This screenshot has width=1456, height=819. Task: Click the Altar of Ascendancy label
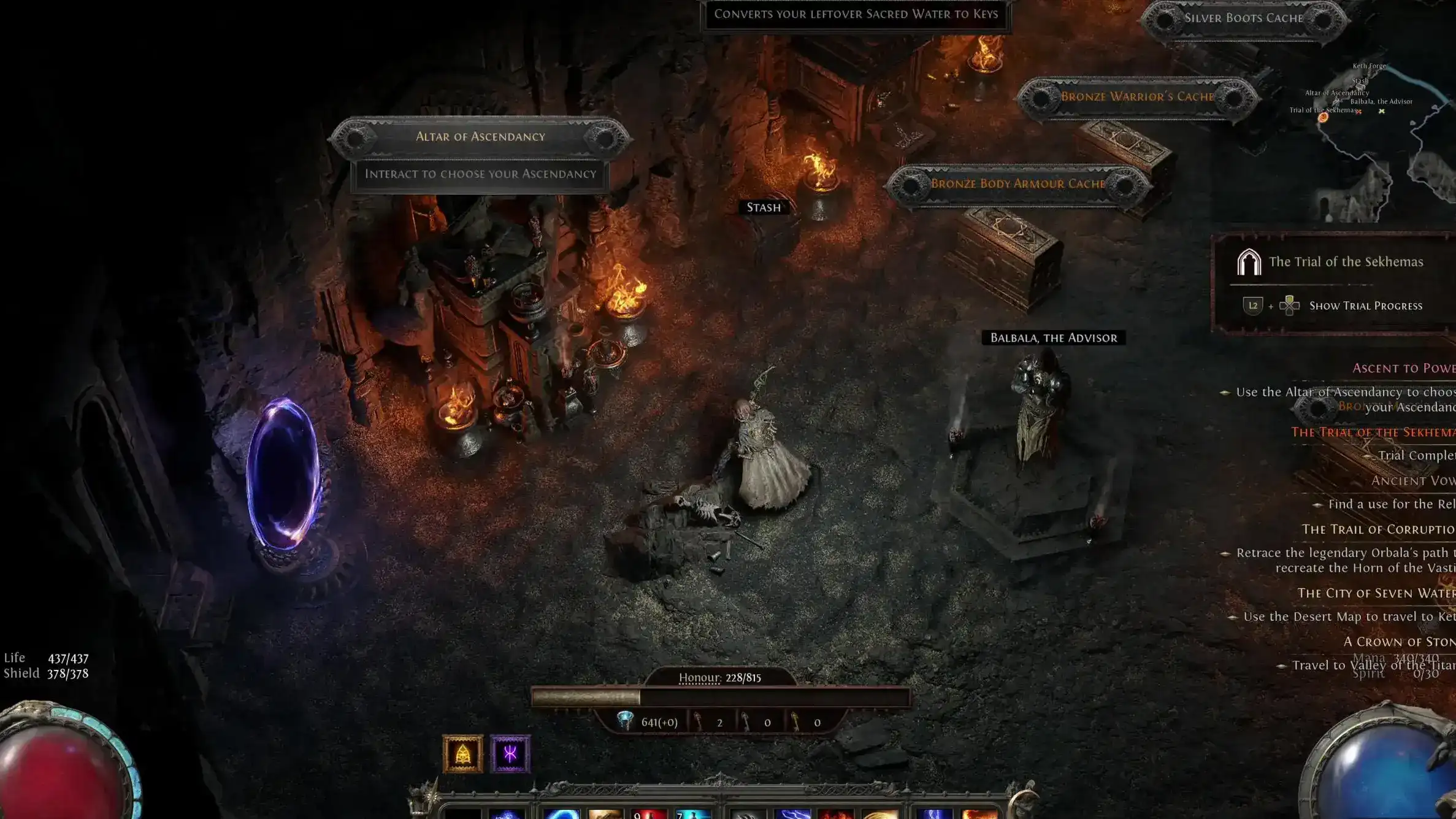point(480,137)
